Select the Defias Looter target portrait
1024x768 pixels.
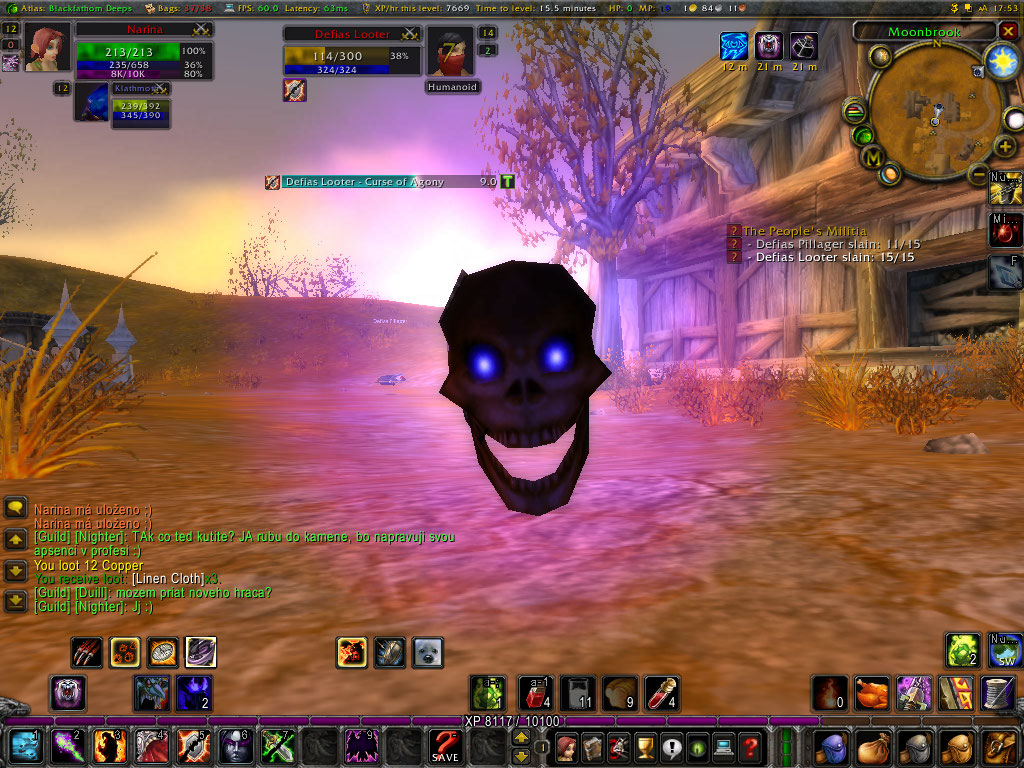(450, 51)
